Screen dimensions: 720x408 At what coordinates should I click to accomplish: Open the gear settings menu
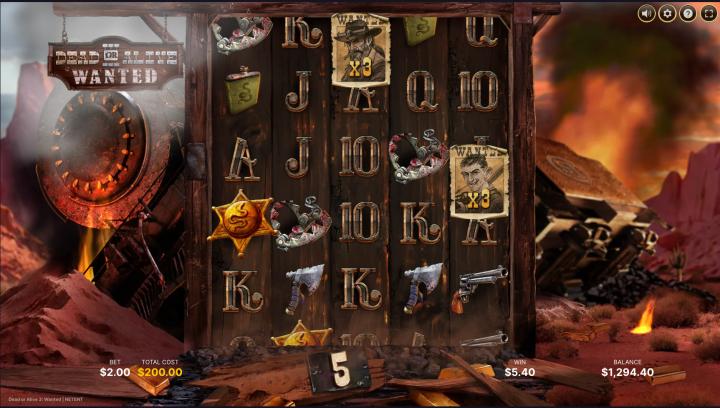pyautogui.click(x=667, y=13)
